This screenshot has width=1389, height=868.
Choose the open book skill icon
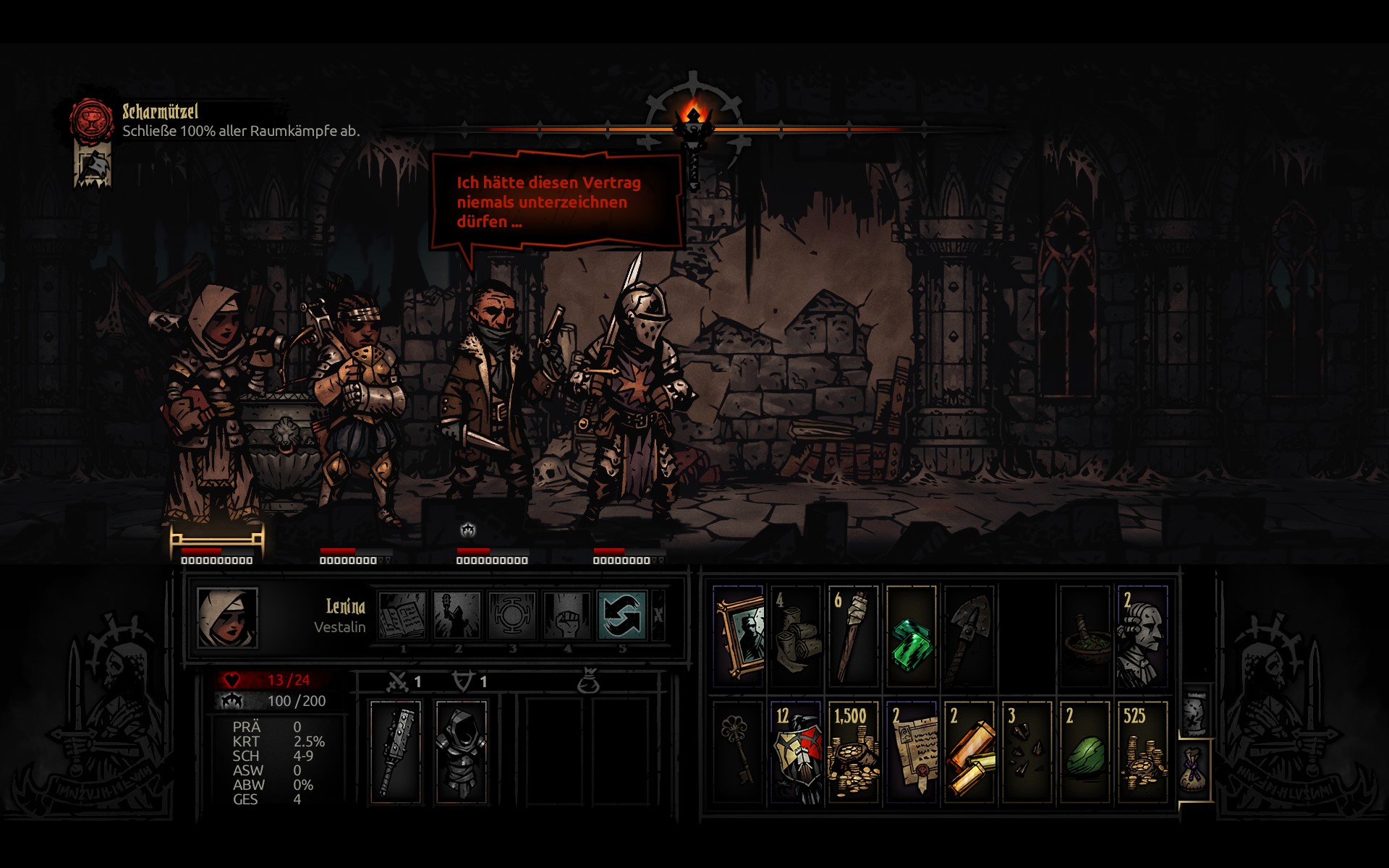tap(402, 615)
